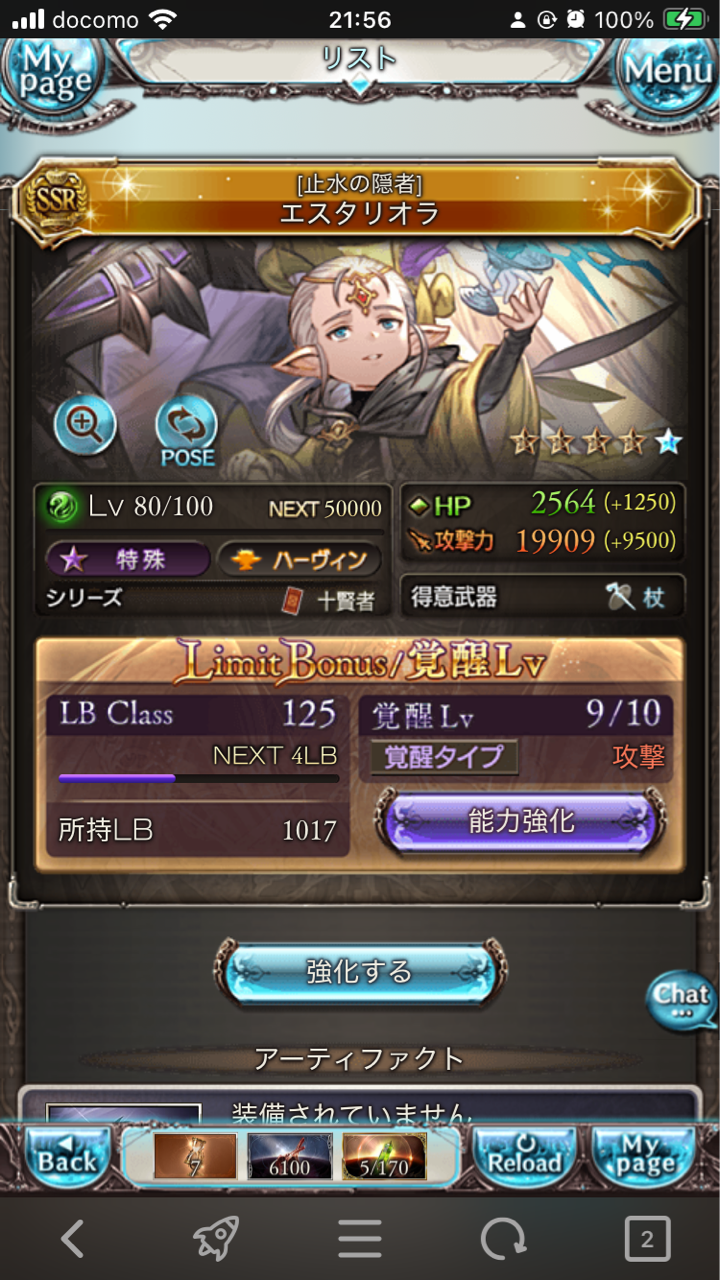Open the Menu button in top corner
Image resolution: width=720 pixels, height=1280 pixels.
668,72
